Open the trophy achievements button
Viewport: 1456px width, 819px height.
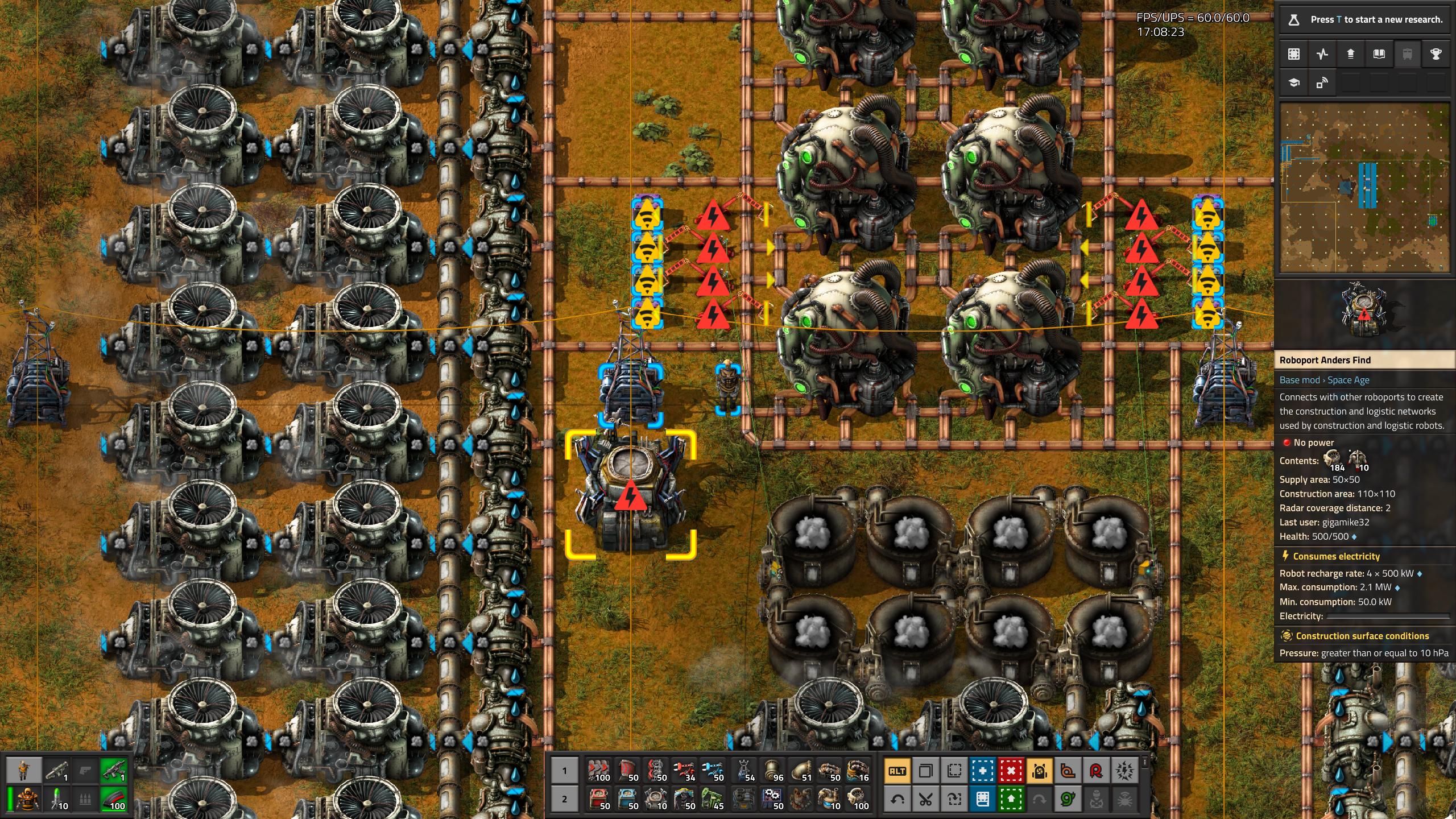[1436, 54]
